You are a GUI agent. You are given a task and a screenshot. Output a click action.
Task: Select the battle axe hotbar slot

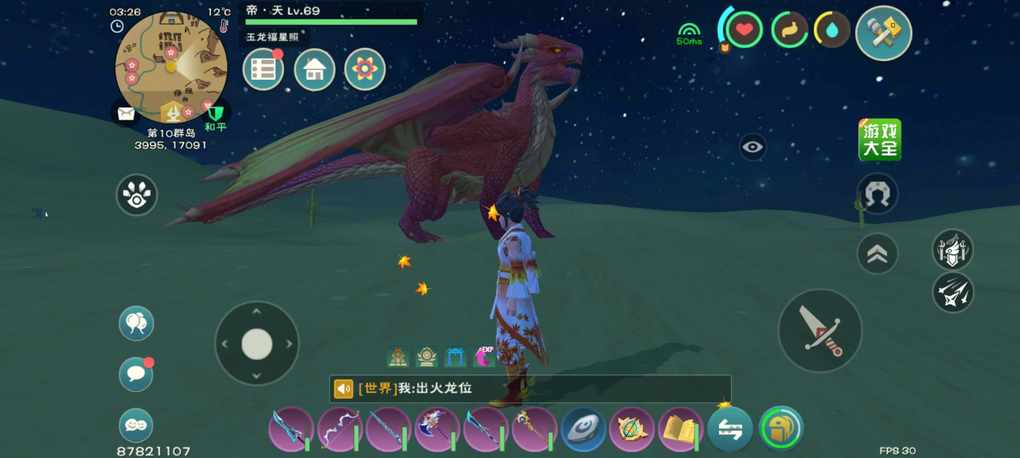(436, 430)
